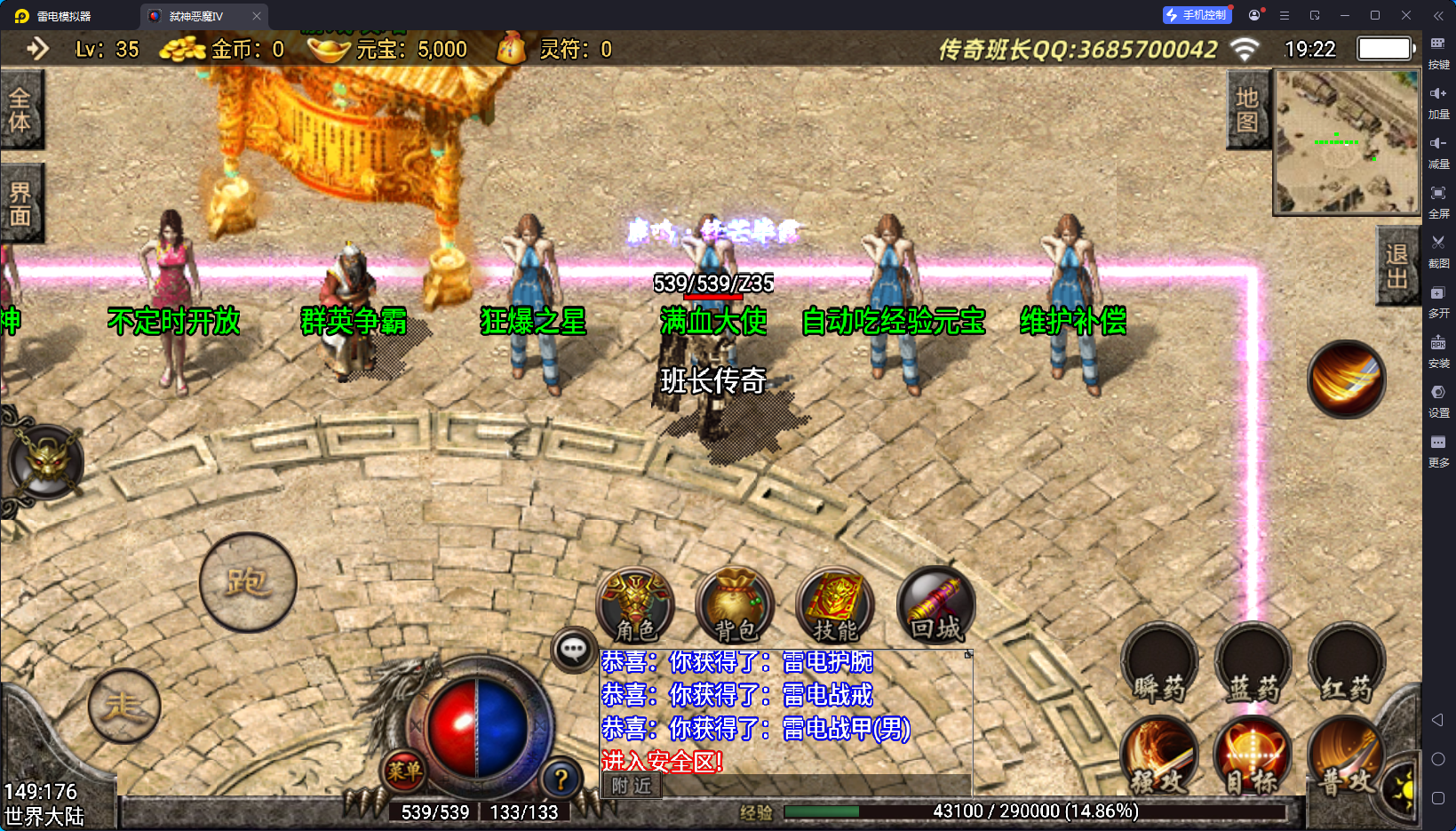Open the 技能 skills book
Image resolution: width=1456 pixels, height=831 pixels.
tap(835, 606)
